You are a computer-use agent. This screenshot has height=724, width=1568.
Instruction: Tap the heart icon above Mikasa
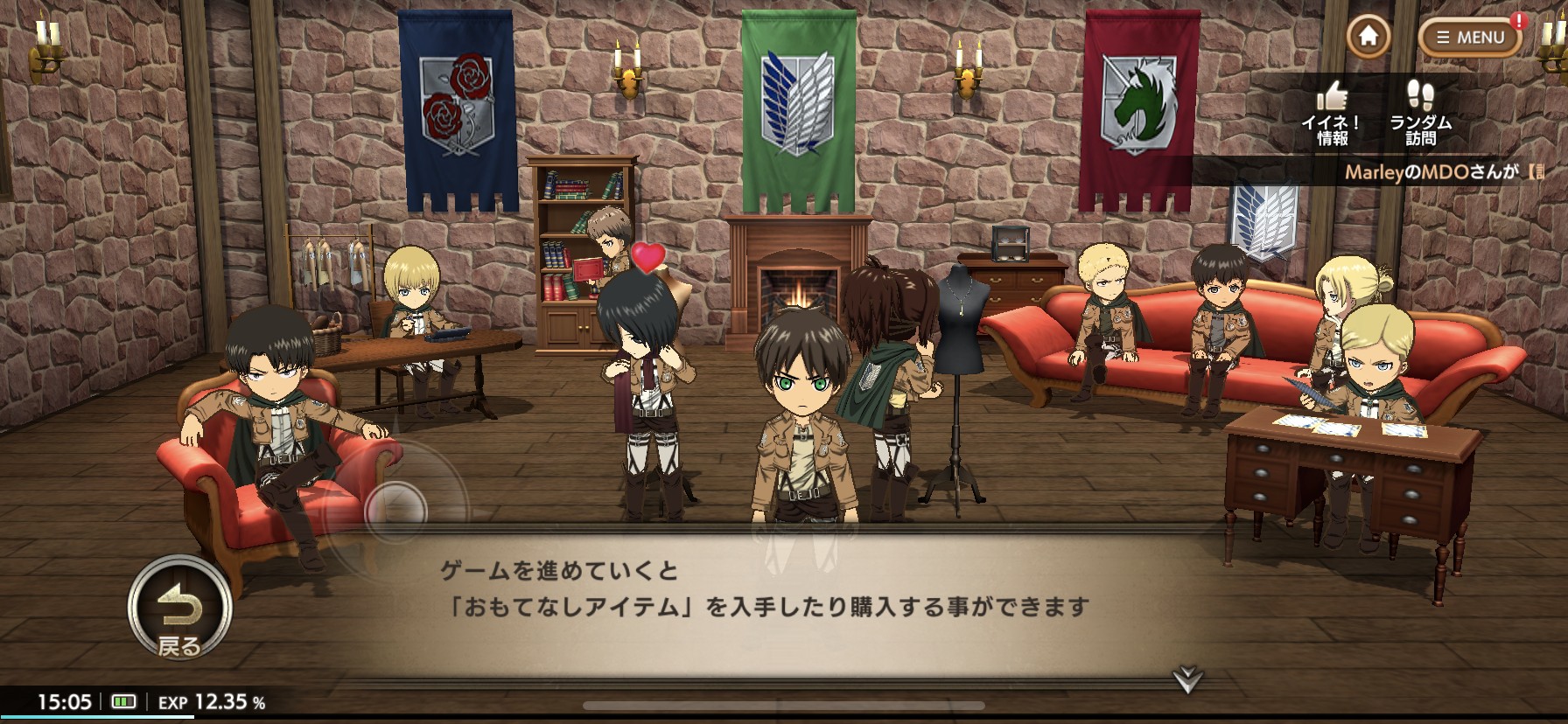tap(648, 260)
